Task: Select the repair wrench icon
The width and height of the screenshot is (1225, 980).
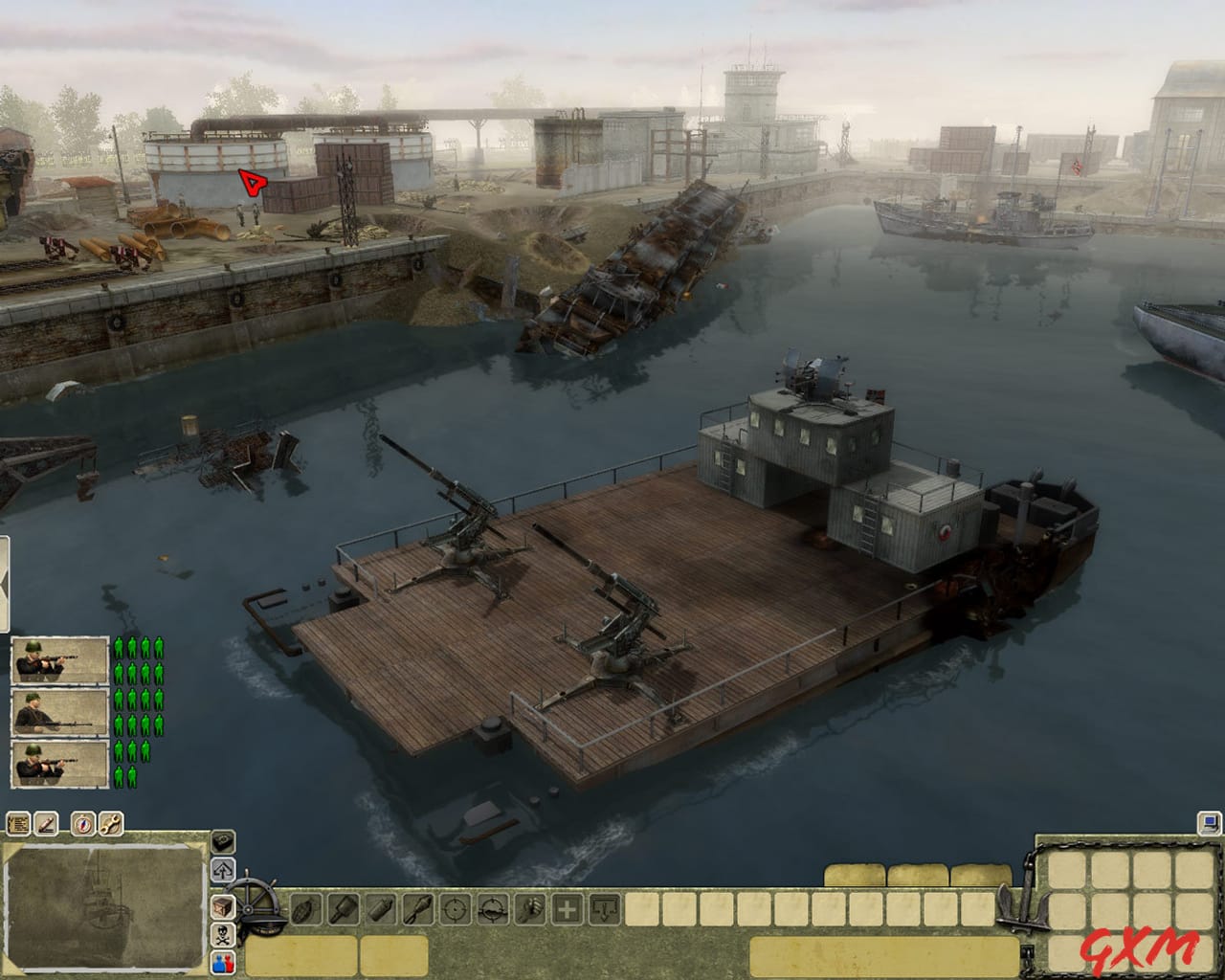Action: tap(109, 824)
